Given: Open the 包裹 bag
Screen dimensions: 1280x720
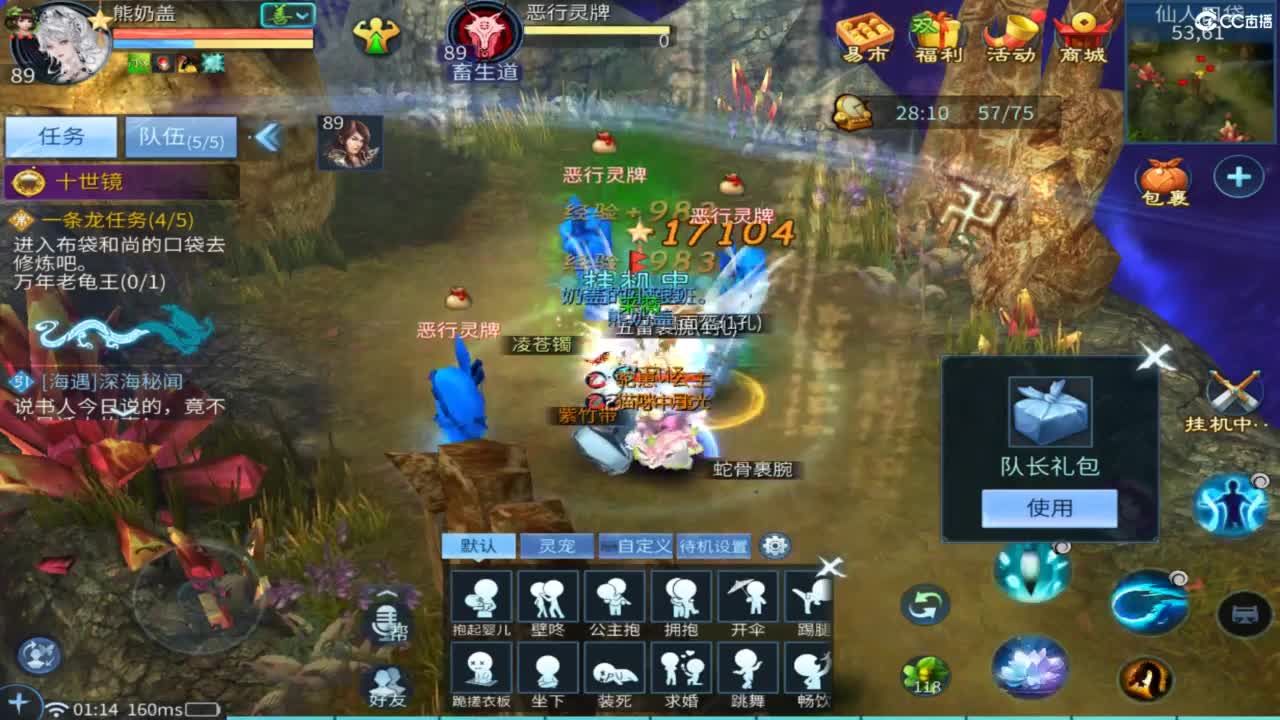Looking at the screenshot, I should pos(1164,178).
